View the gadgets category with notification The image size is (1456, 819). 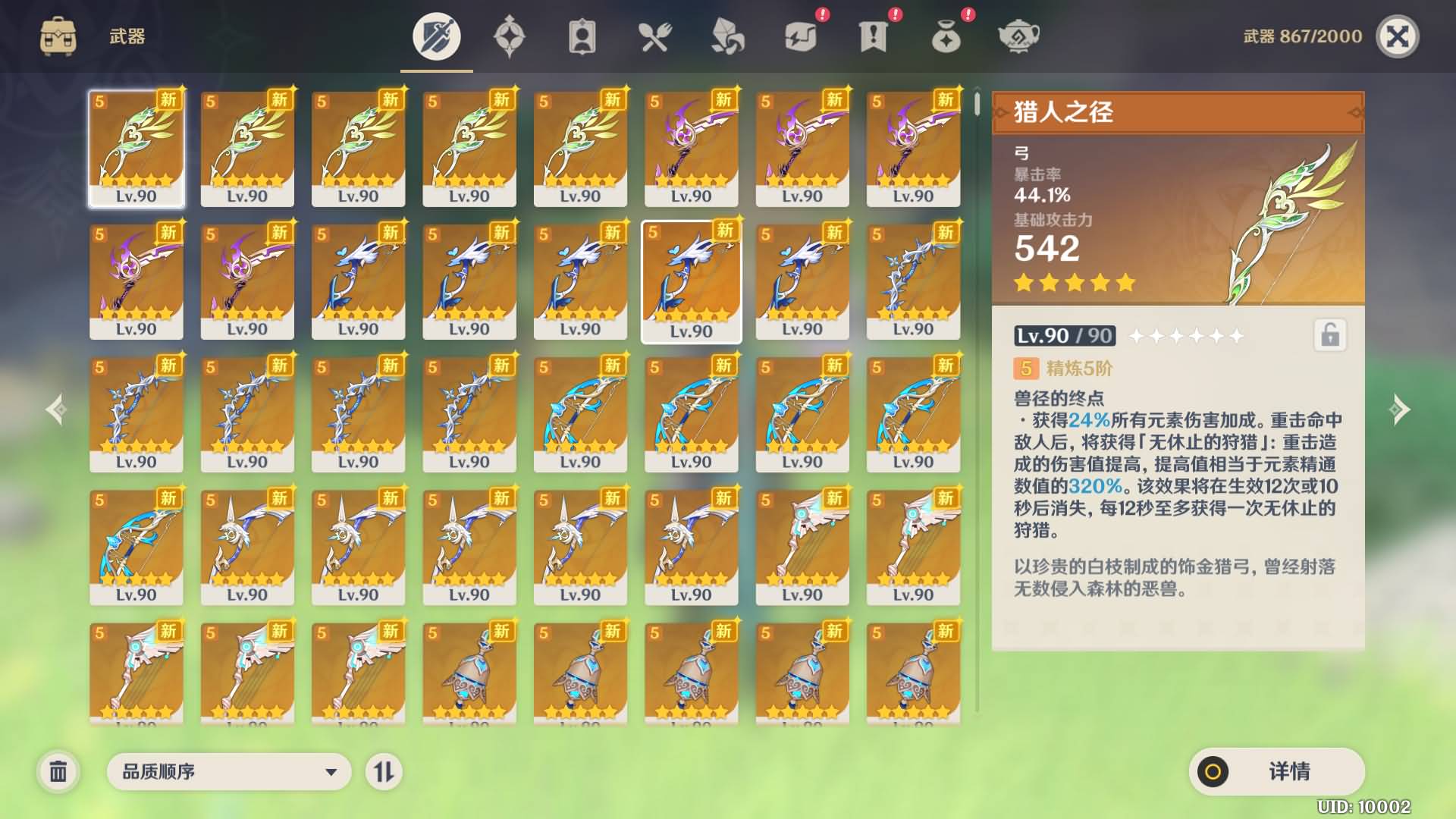point(800,36)
